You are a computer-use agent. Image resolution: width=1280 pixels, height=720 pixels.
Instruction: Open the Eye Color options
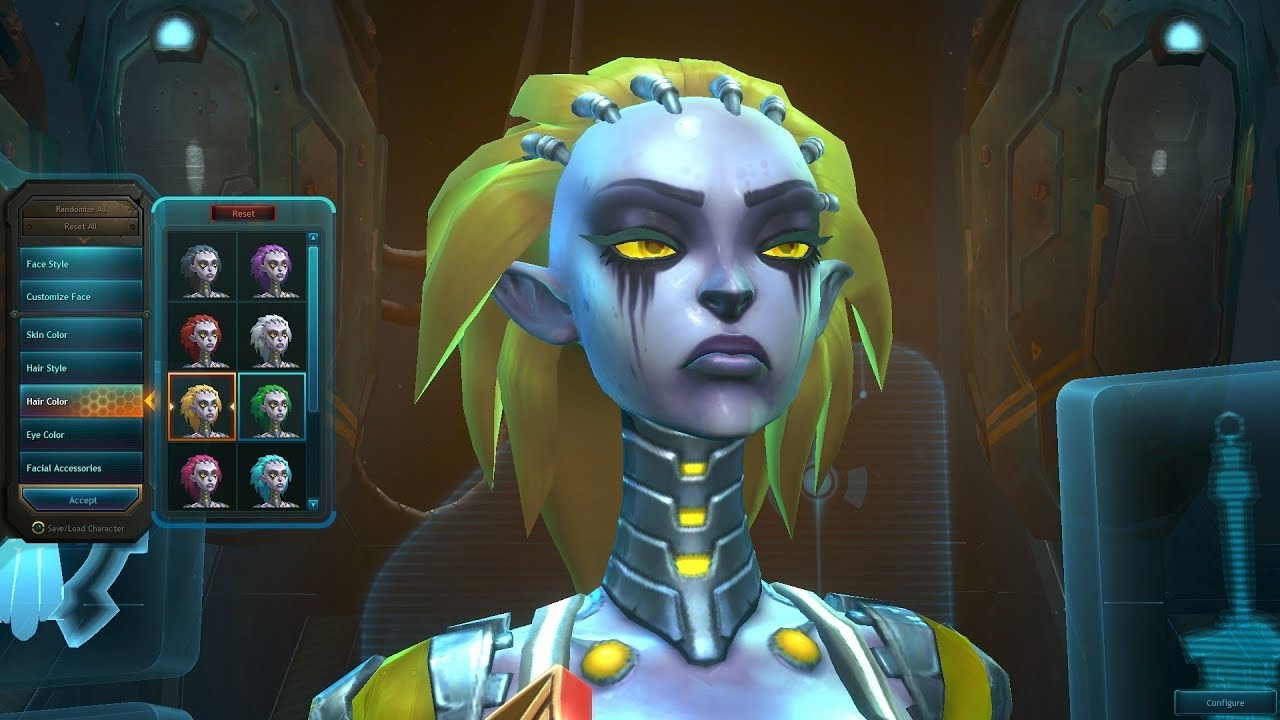tap(82, 435)
